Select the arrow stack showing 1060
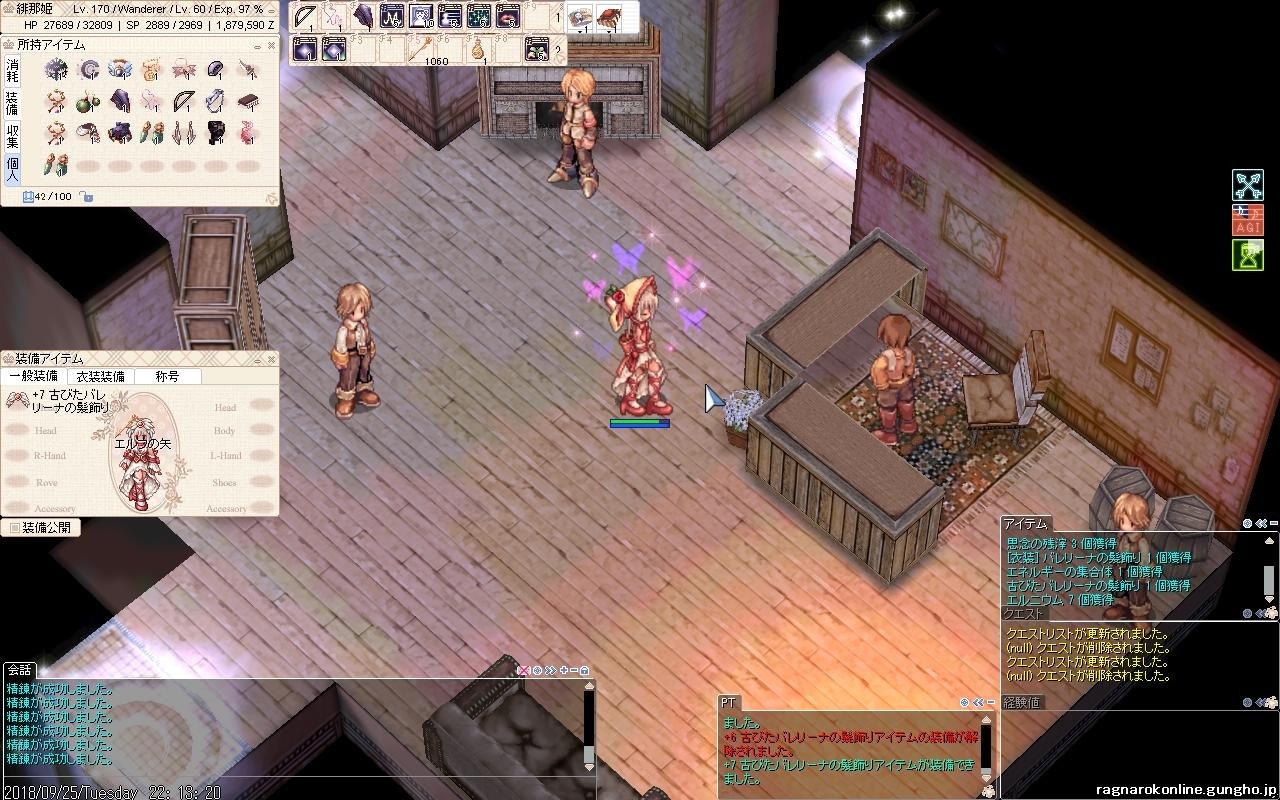This screenshot has height=800, width=1280. tap(422, 49)
